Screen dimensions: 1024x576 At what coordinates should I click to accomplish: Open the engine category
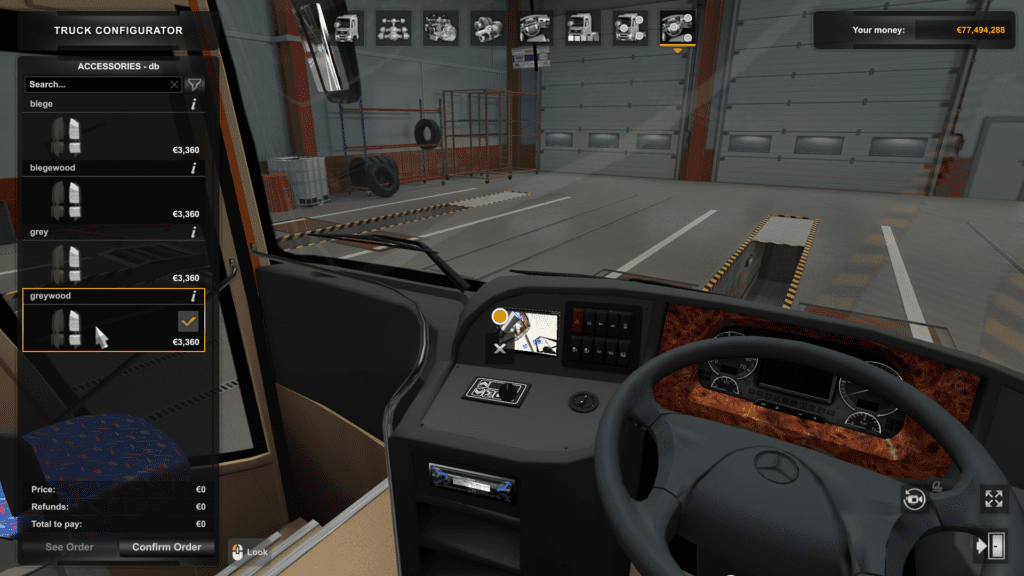click(x=441, y=27)
